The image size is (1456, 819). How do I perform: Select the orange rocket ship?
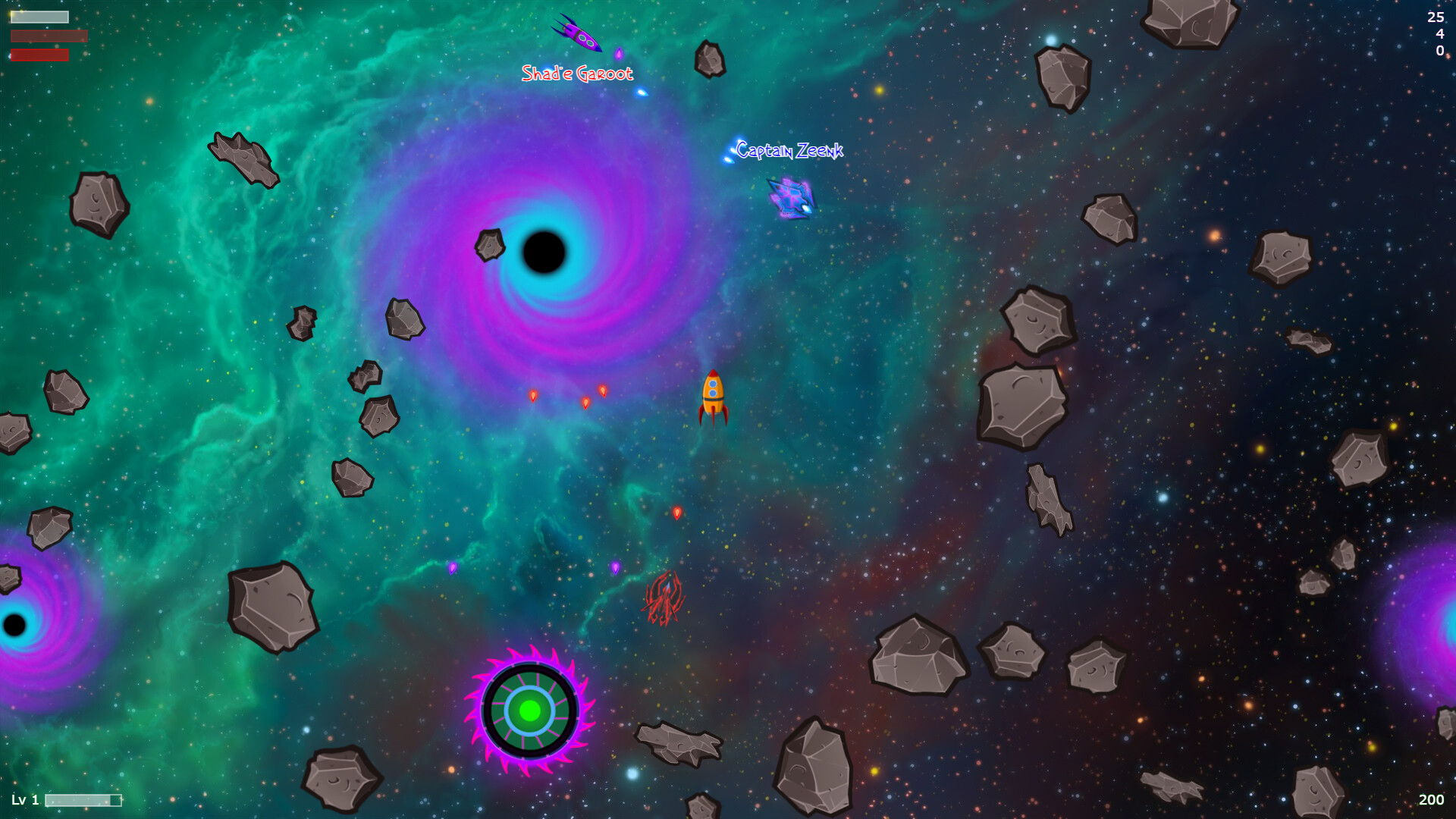pyautogui.click(x=714, y=398)
